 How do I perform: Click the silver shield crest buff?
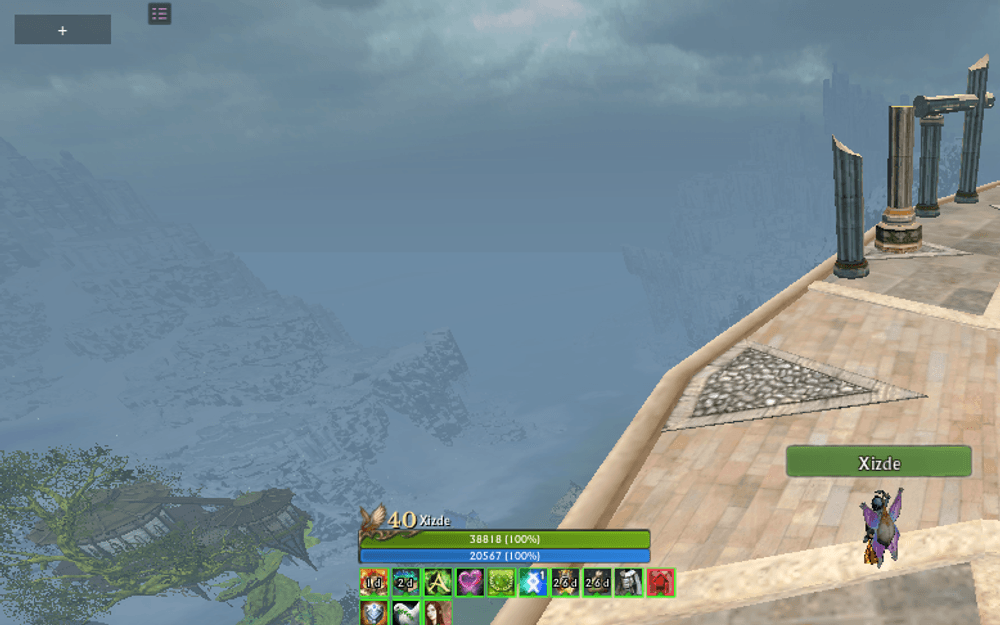[x=374, y=612]
